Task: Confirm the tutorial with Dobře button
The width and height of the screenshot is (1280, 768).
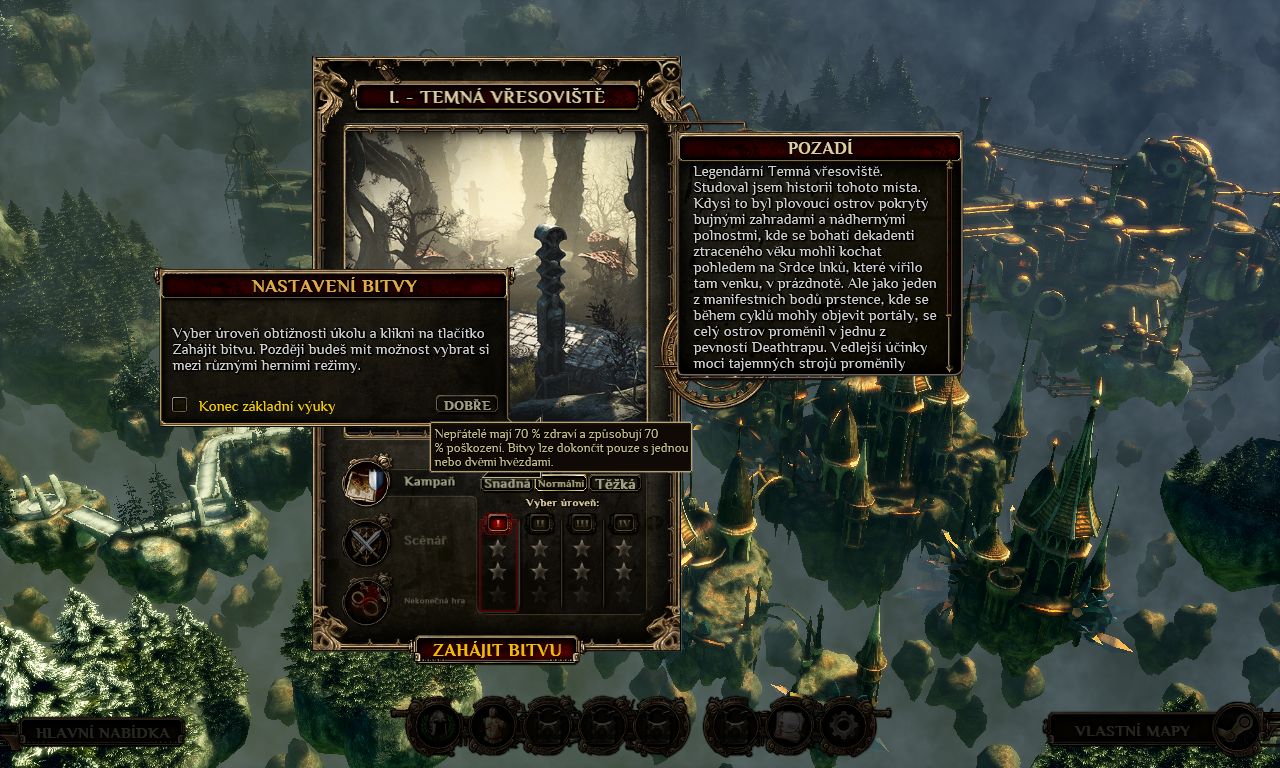Action: tap(467, 405)
